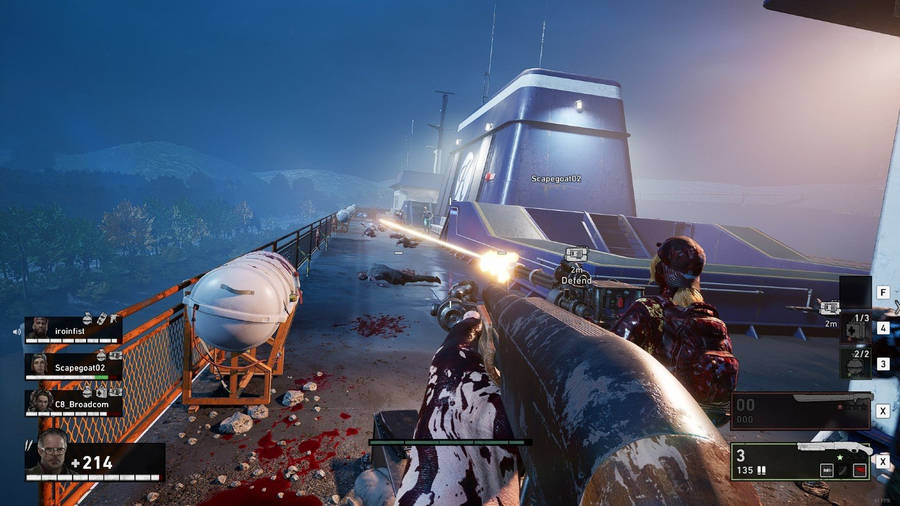Screen dimensions: 900x506
Task: Select the C8_Broadcom teammate panel
Action: coord(73,402)
